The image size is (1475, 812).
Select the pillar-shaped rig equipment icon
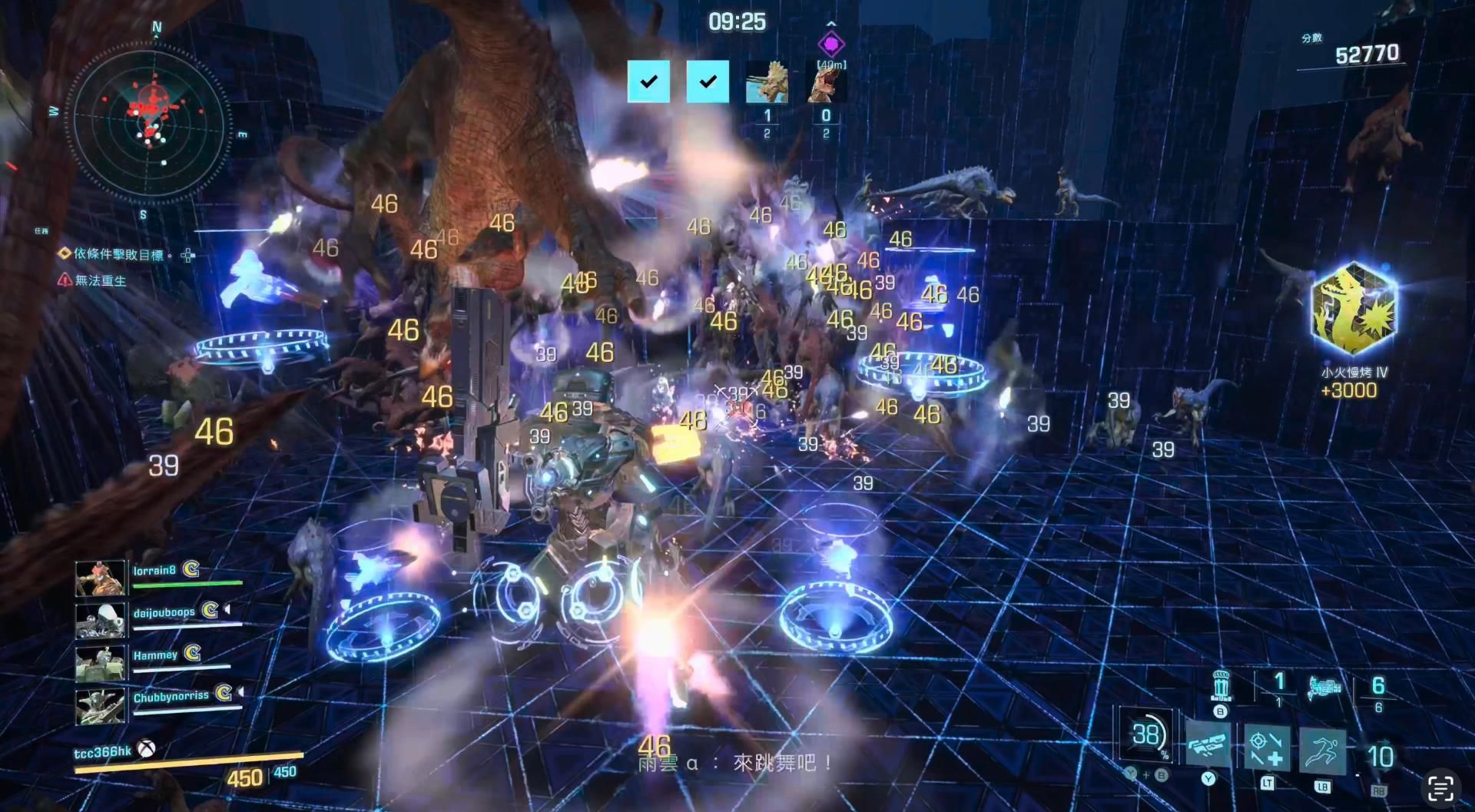tap(1220, 684)
